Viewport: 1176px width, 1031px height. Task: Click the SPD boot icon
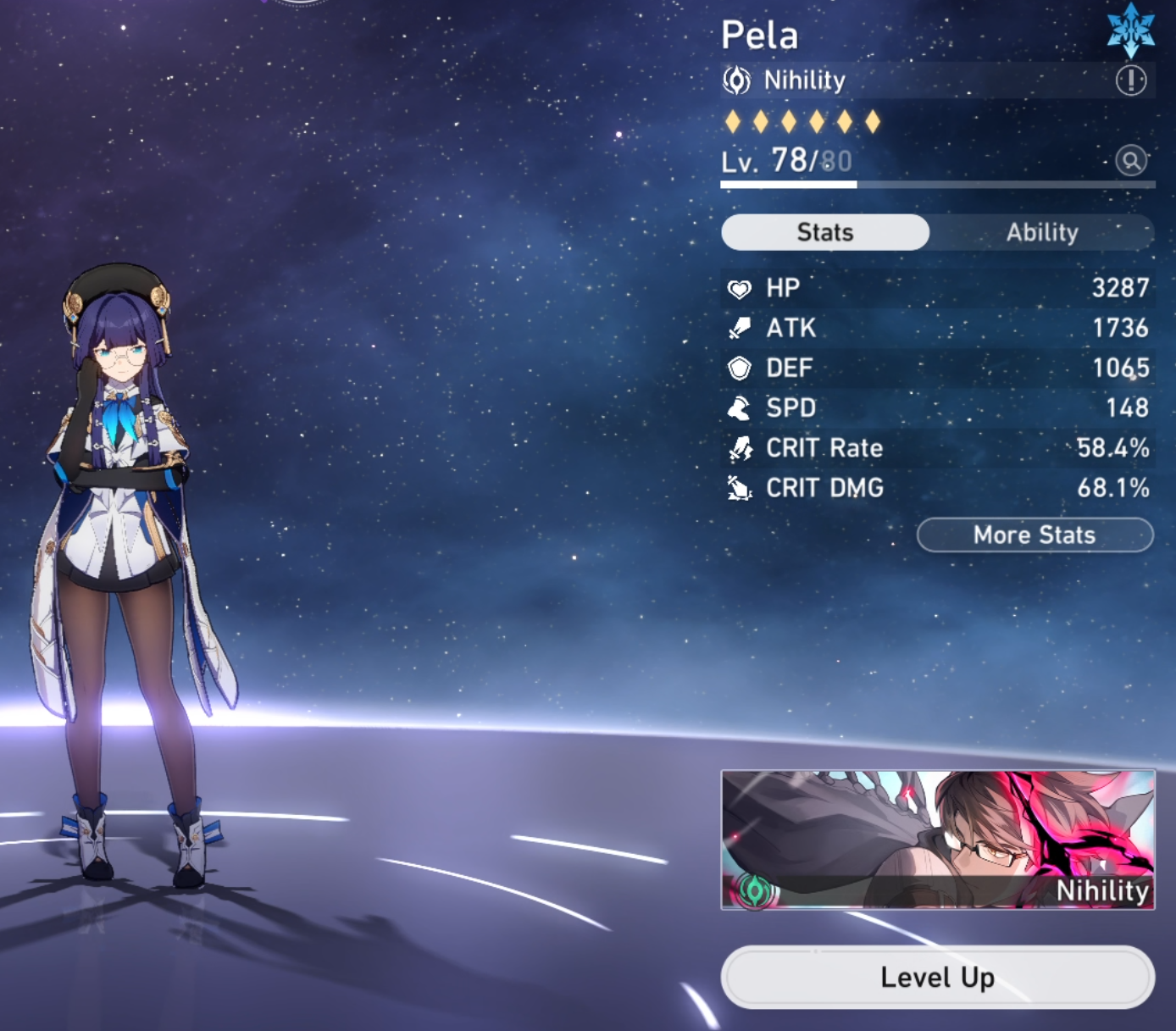click(x=739, y=408)
